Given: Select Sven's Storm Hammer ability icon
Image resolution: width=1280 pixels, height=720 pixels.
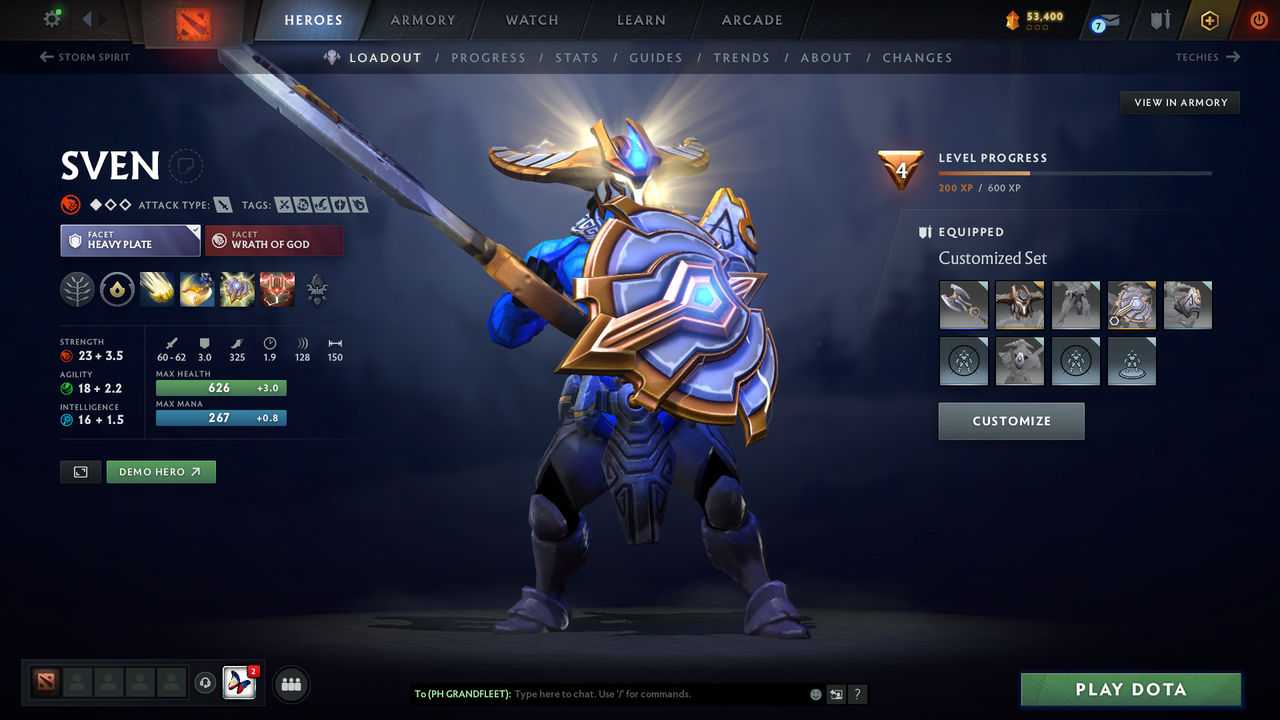Looking at the screenshot, I should [156, 290].
